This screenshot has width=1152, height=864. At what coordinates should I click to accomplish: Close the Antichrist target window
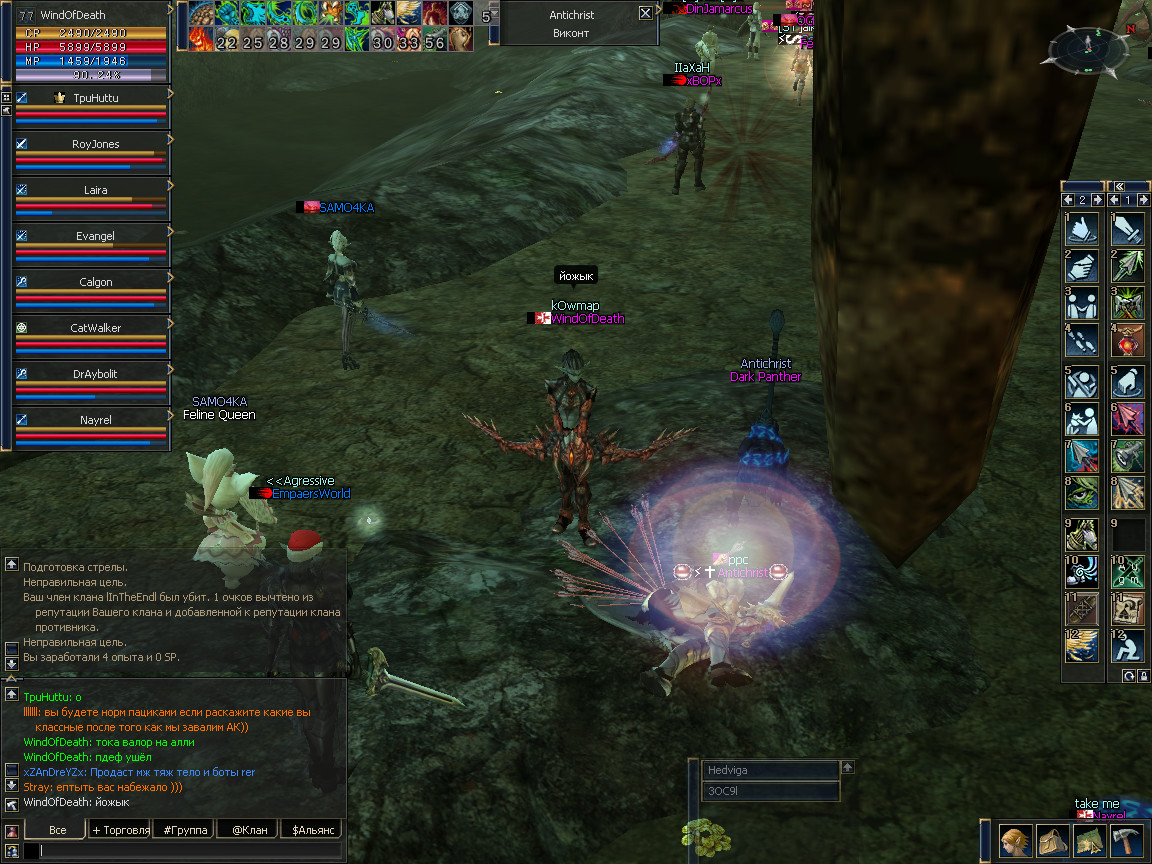click(645, 14)
